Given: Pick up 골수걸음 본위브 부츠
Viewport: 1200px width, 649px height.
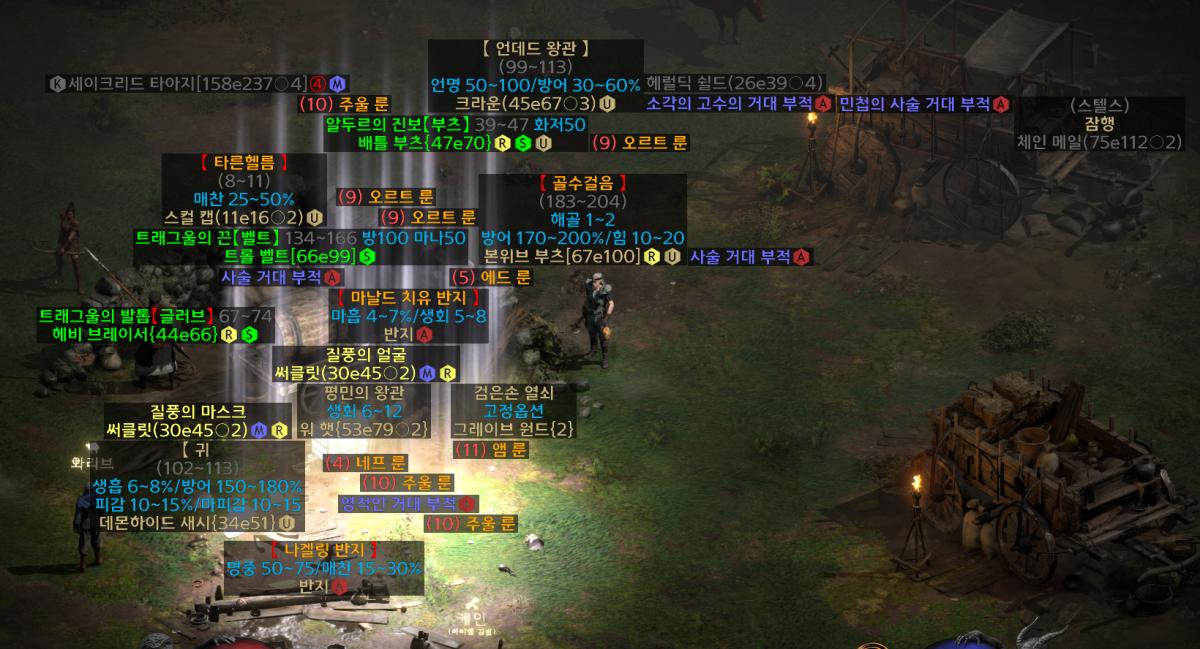Looking at the screenshot, I should pos(583,257).
